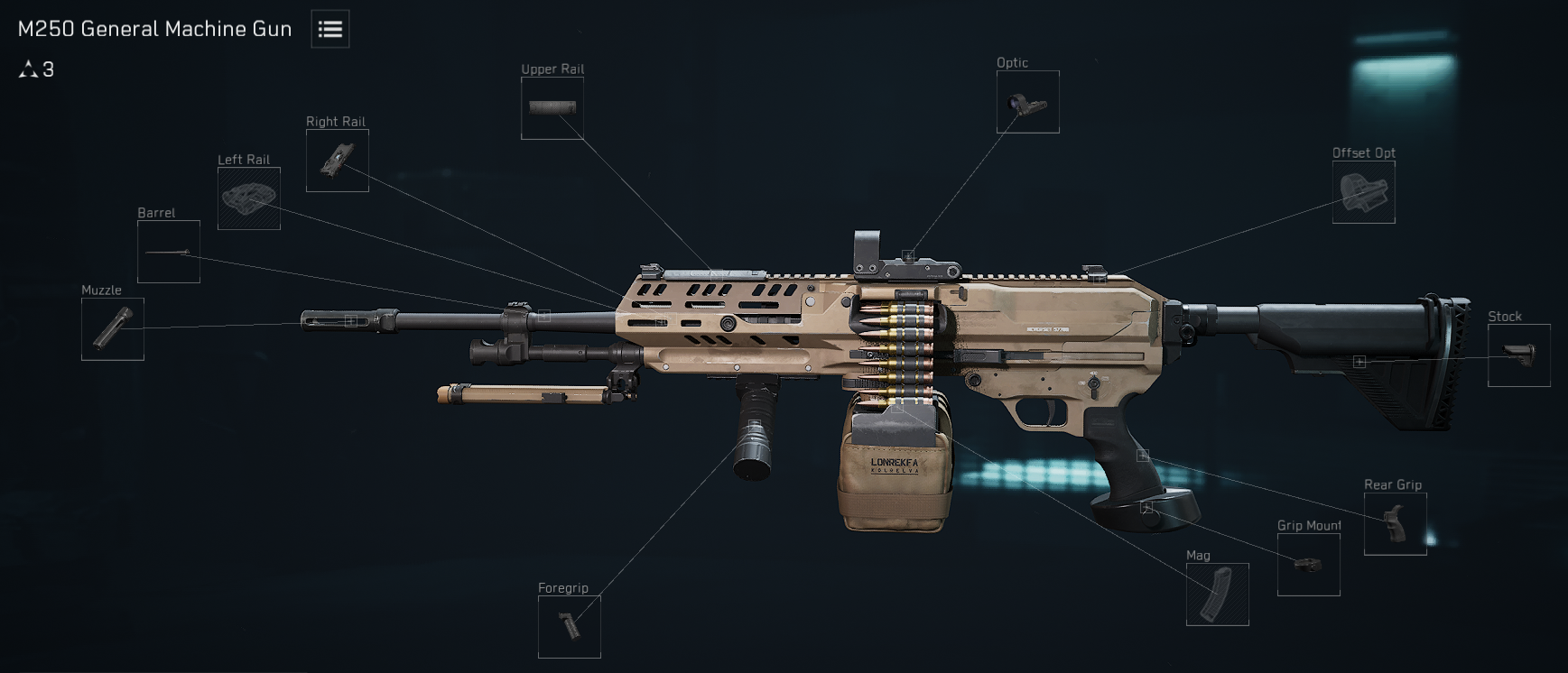The height and width of the screenshot is (673, 1568).
Task: Select the Rear Grip attachment slot
Action: click(1396, 524)
